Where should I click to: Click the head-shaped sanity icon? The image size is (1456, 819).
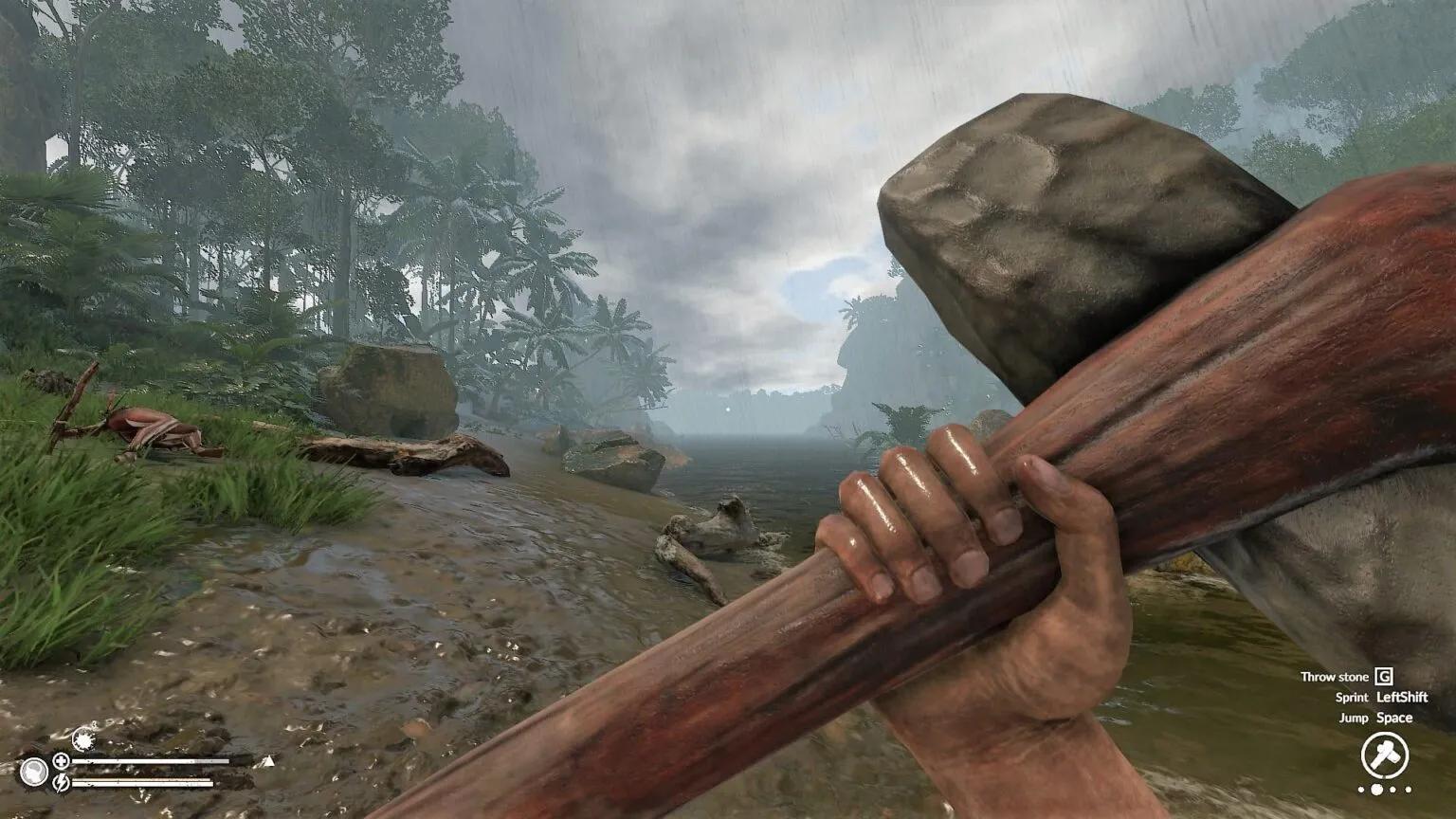34,772
